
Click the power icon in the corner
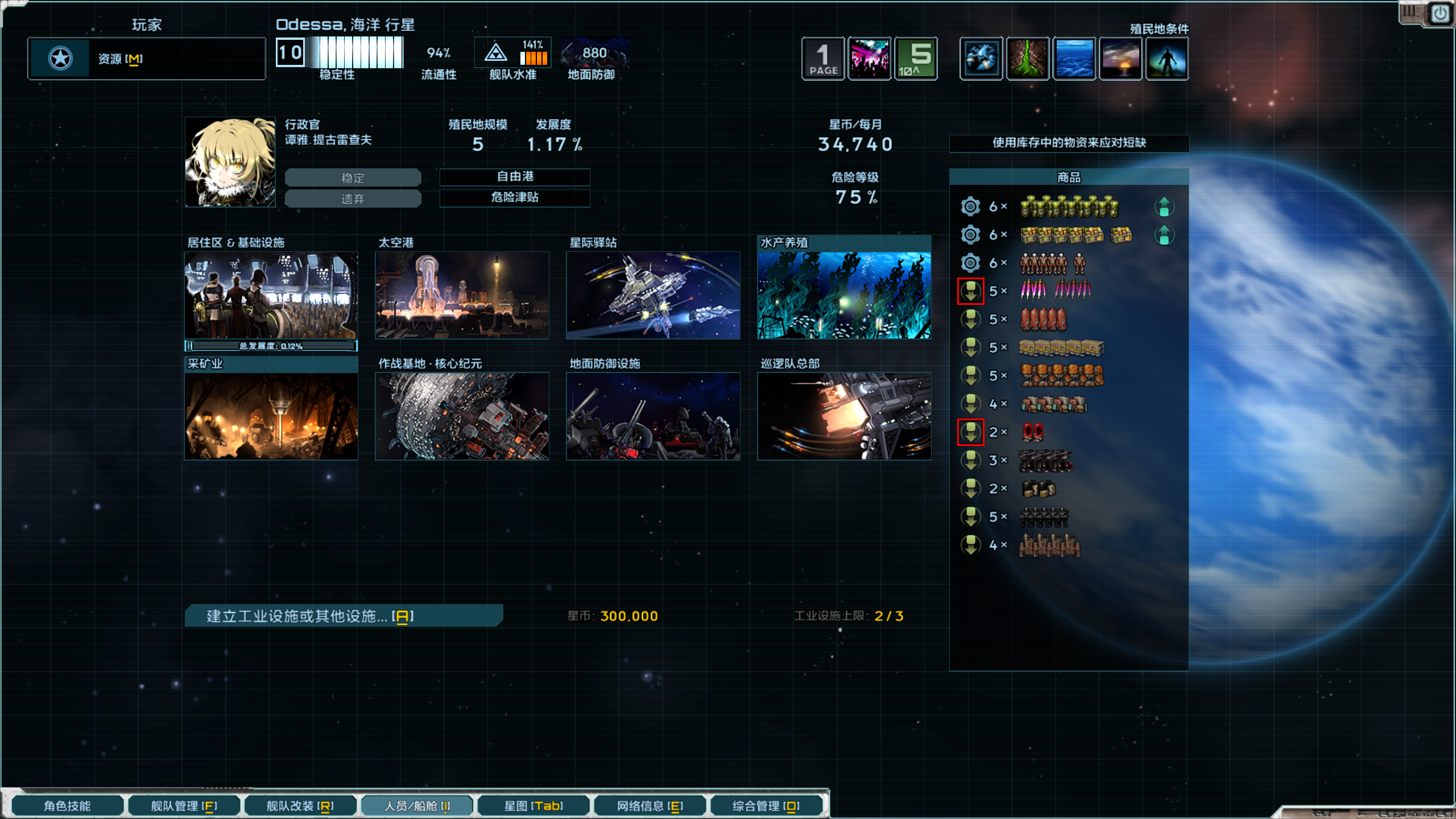tap(1440, 14)
